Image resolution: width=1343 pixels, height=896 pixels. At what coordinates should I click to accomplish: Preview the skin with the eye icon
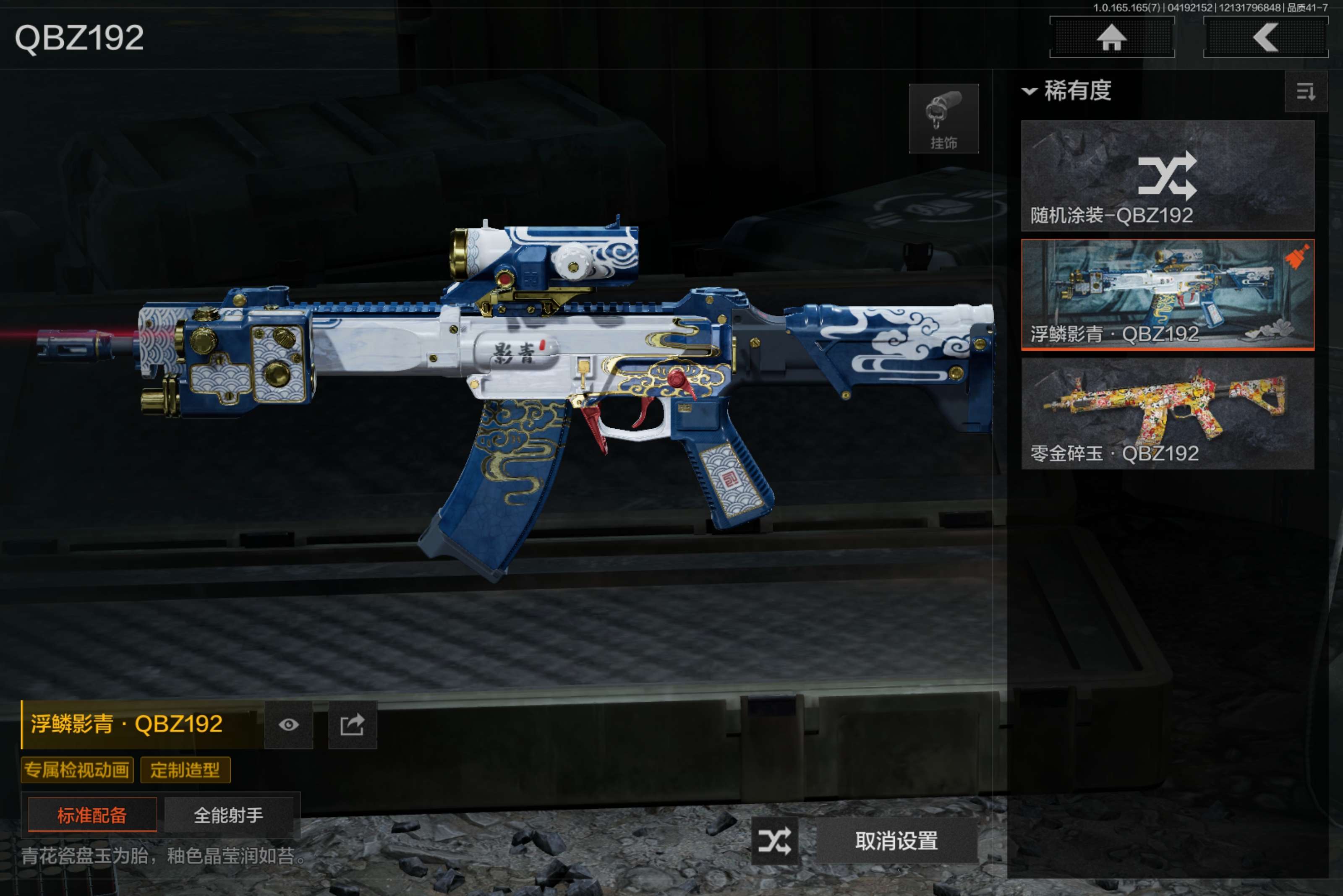(x=288, y=724)
